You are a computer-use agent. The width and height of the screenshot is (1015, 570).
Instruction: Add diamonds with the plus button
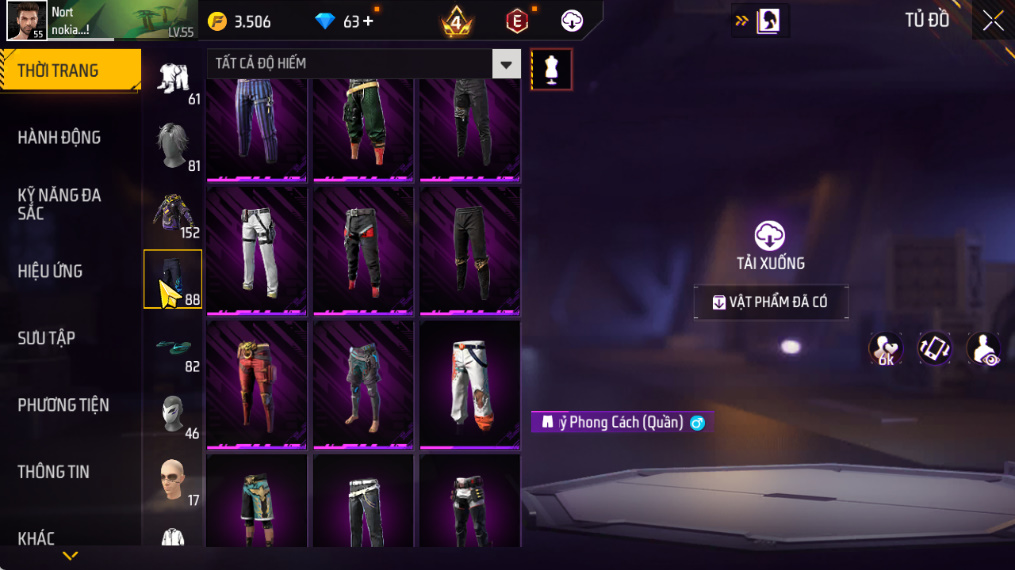[x=368, y=21]
